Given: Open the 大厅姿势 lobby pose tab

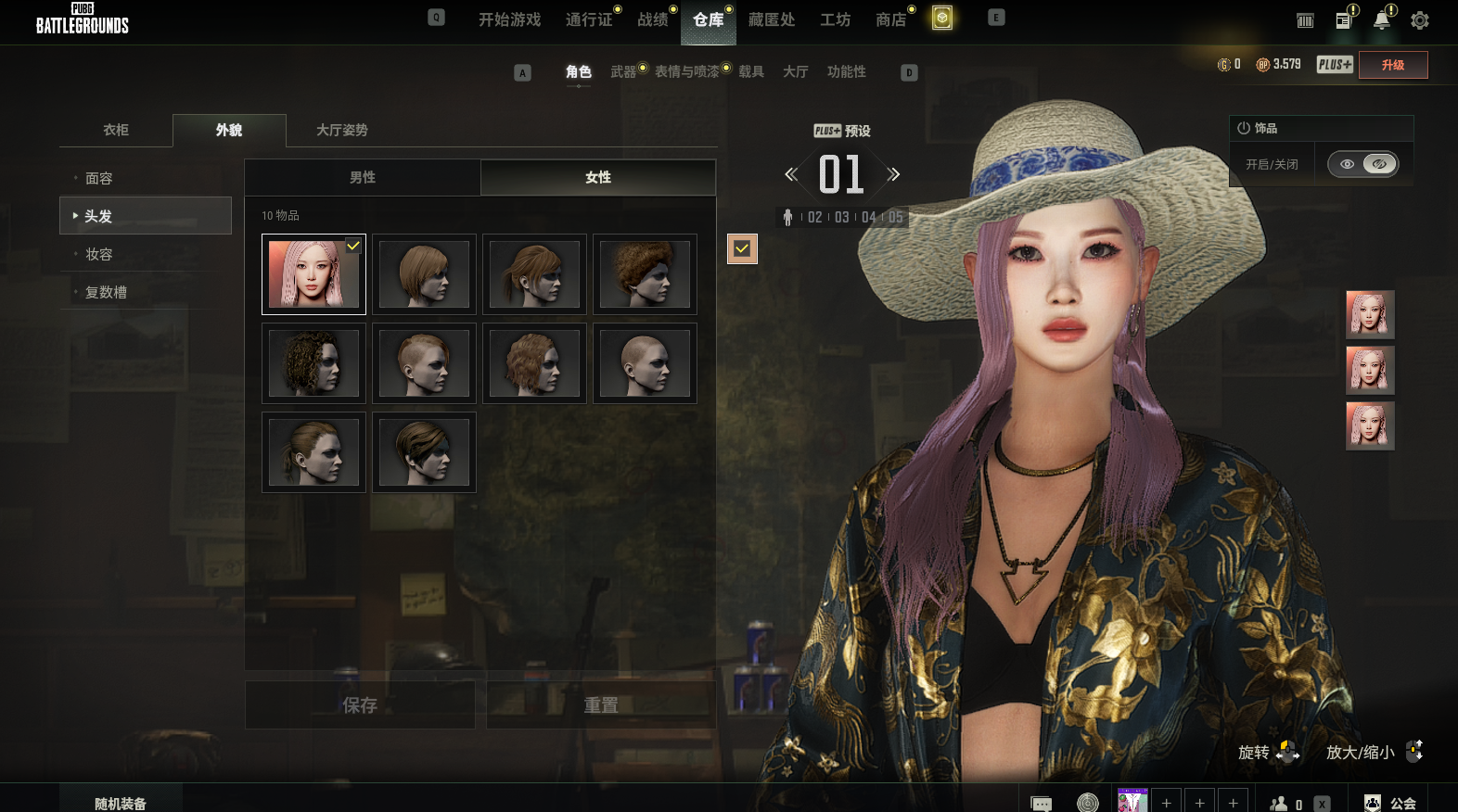Looking at the screenshot, I should 341,130.
